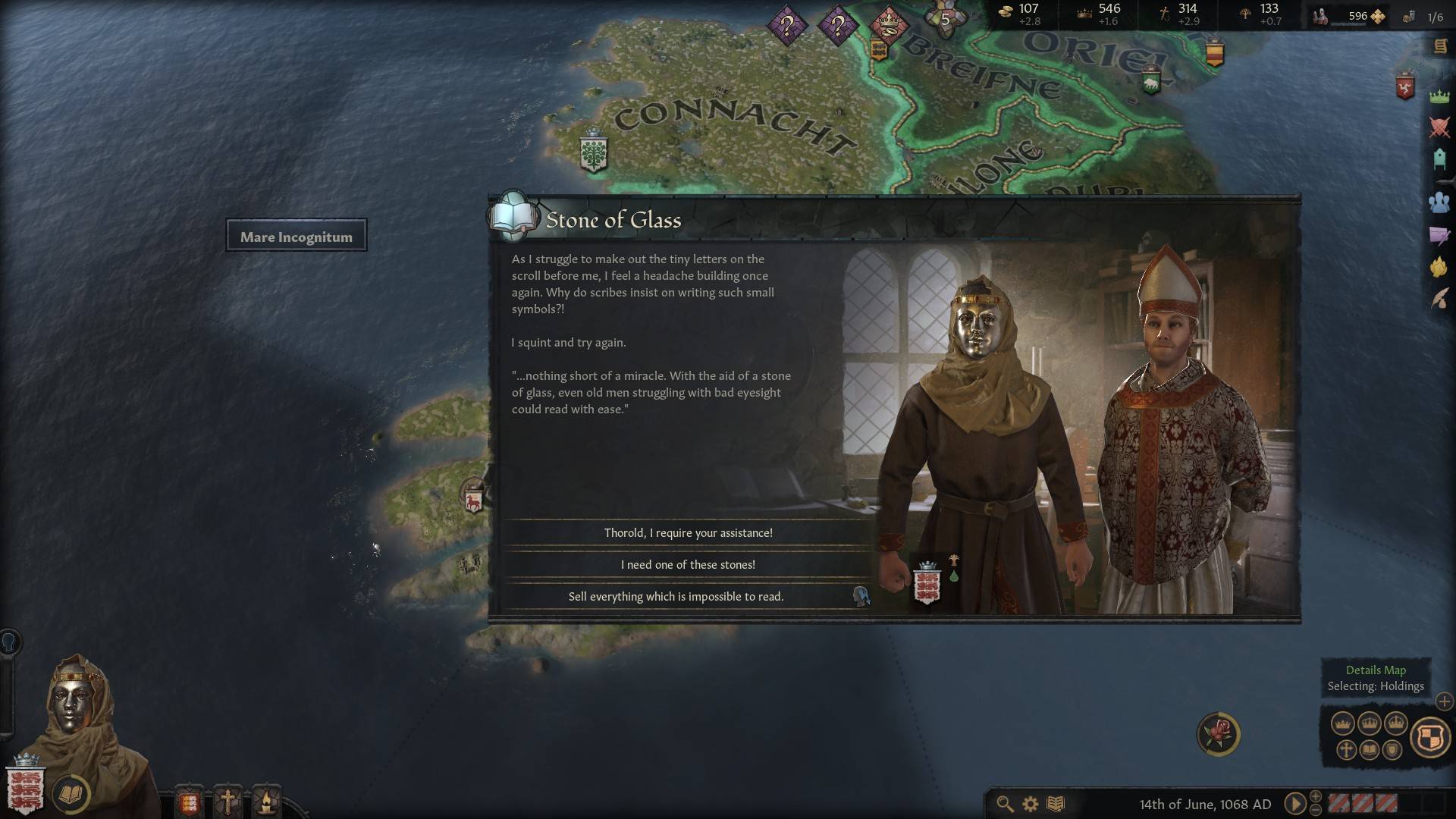This screenshot has width=1456, height=819.
Task: Open the gear settings menu
Action: pos(1030,804)
